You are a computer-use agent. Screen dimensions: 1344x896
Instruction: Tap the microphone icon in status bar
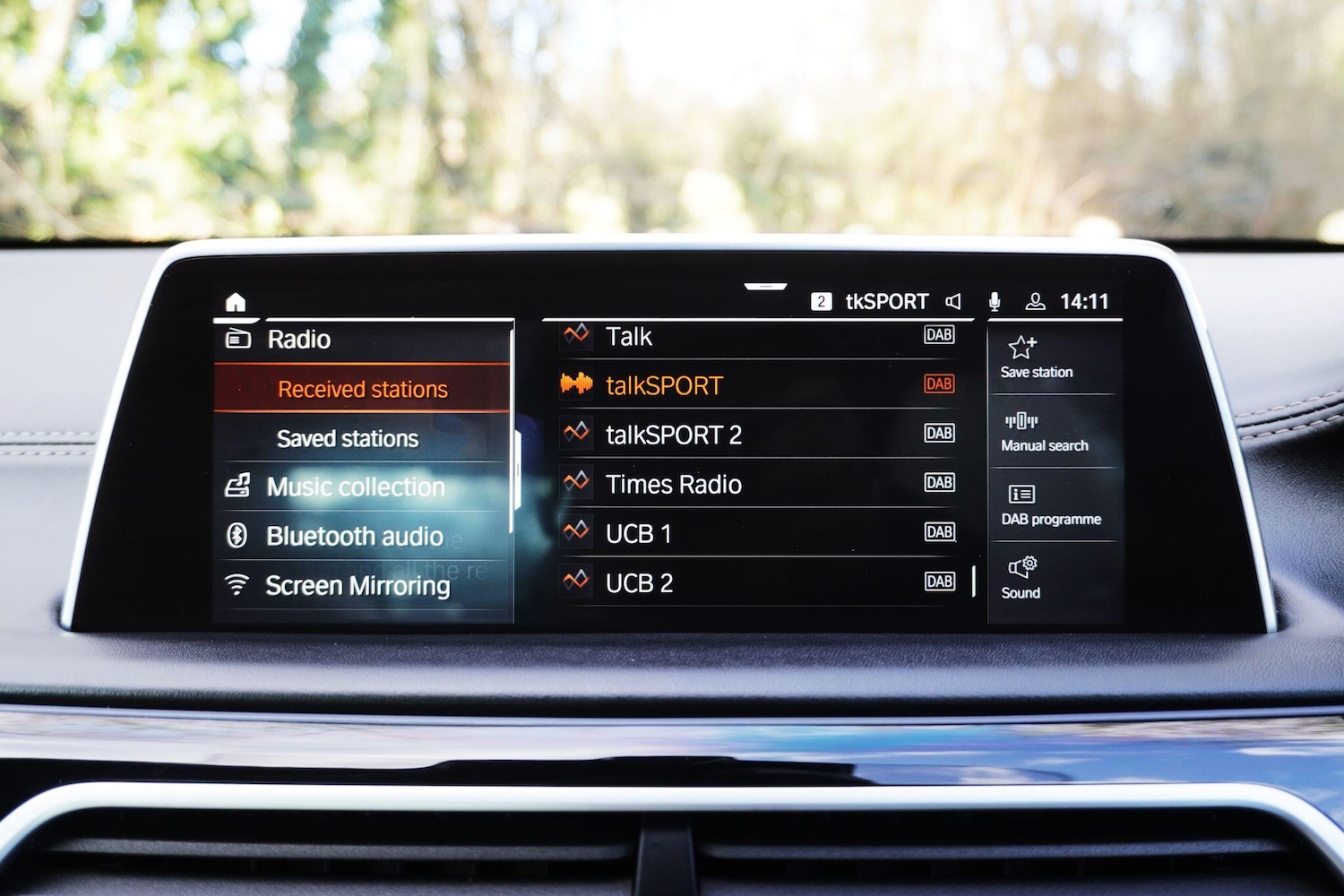point(995,302)
